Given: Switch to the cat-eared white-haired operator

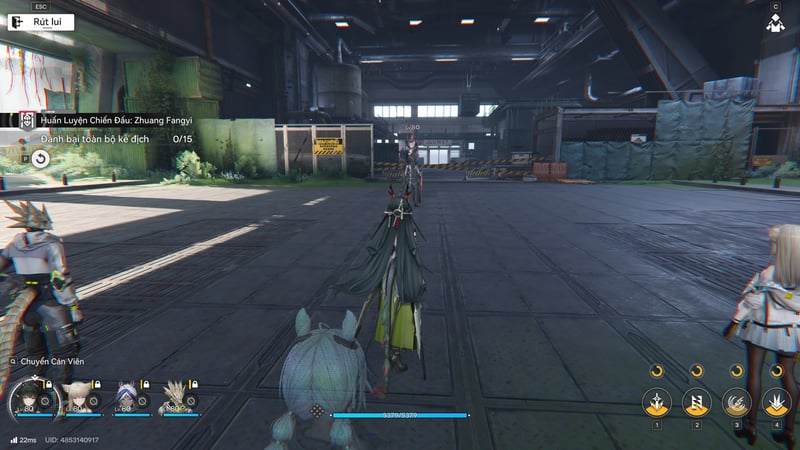Looking at the screenshot, I should pyautogui.click(x=79, y=398).
